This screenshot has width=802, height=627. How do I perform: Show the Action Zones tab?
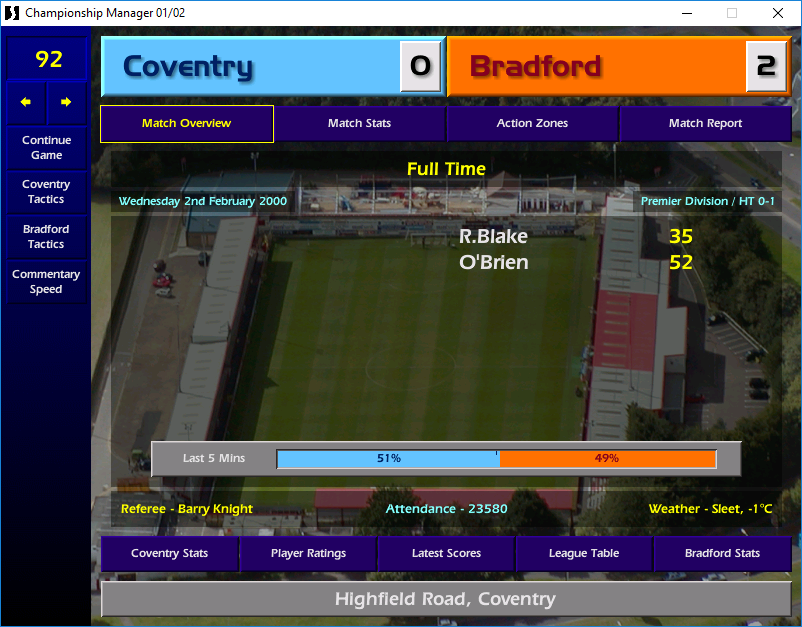coord(532,124)
